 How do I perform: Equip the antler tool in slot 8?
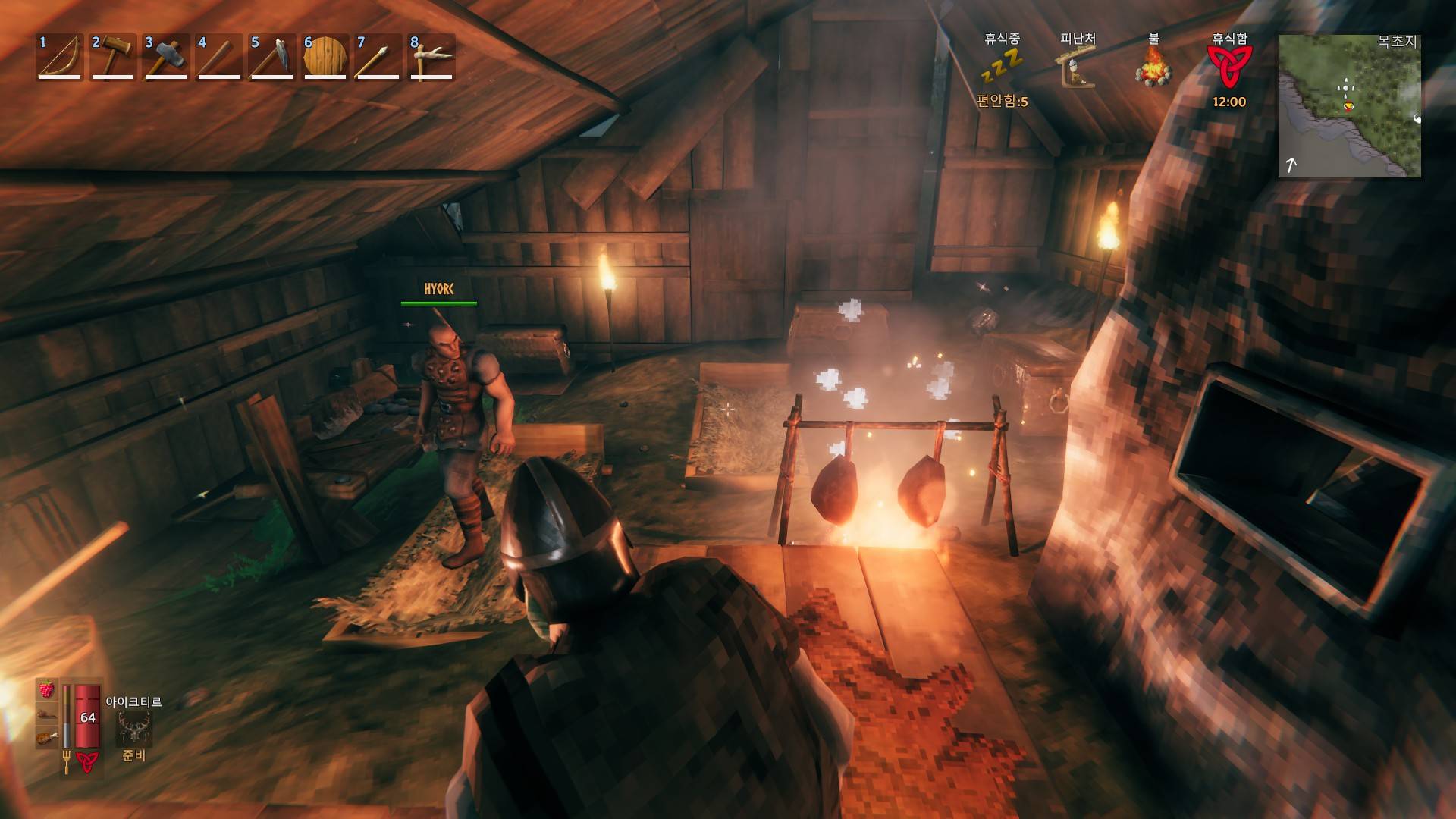pyautogui.click(x=431, y=56)
